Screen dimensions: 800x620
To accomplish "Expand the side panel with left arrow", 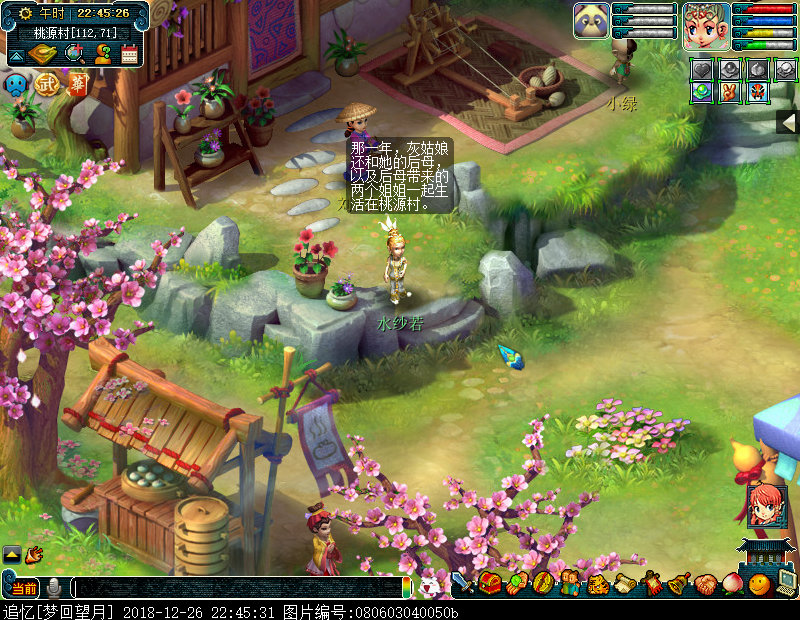I will 788,122.
